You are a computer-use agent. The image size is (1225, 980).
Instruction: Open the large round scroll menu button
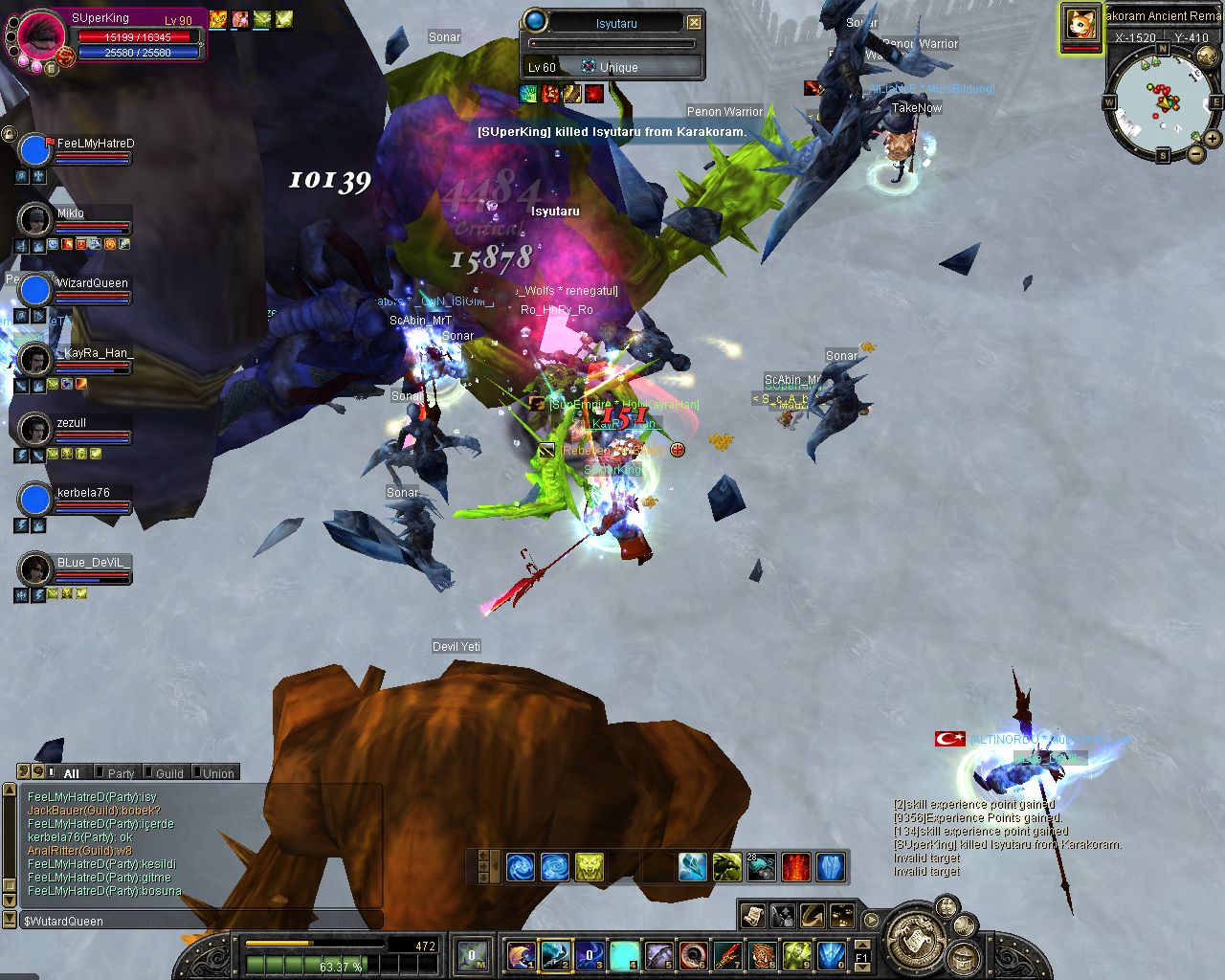click(917, 940)
